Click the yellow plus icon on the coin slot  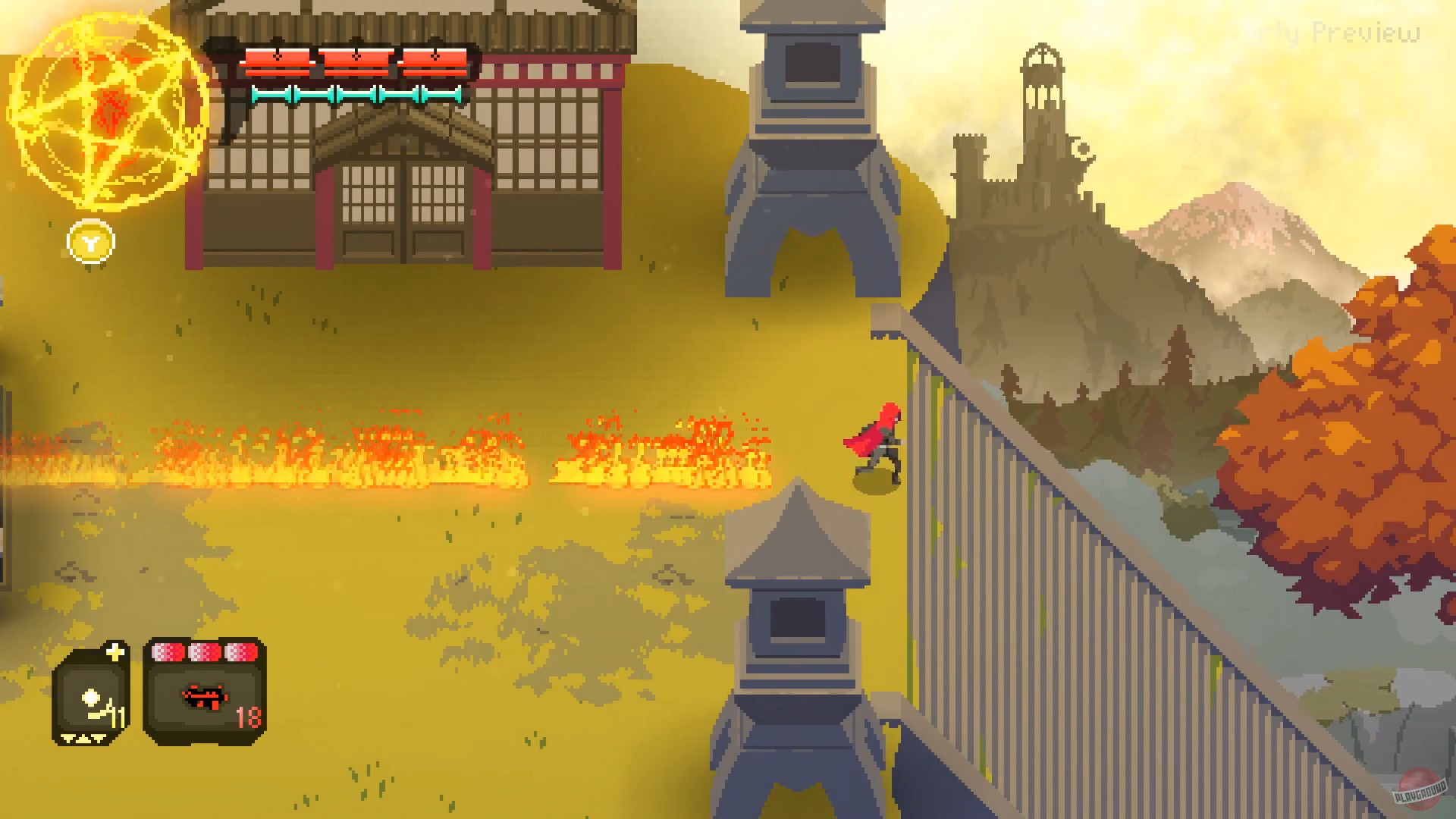click(115, 651)
